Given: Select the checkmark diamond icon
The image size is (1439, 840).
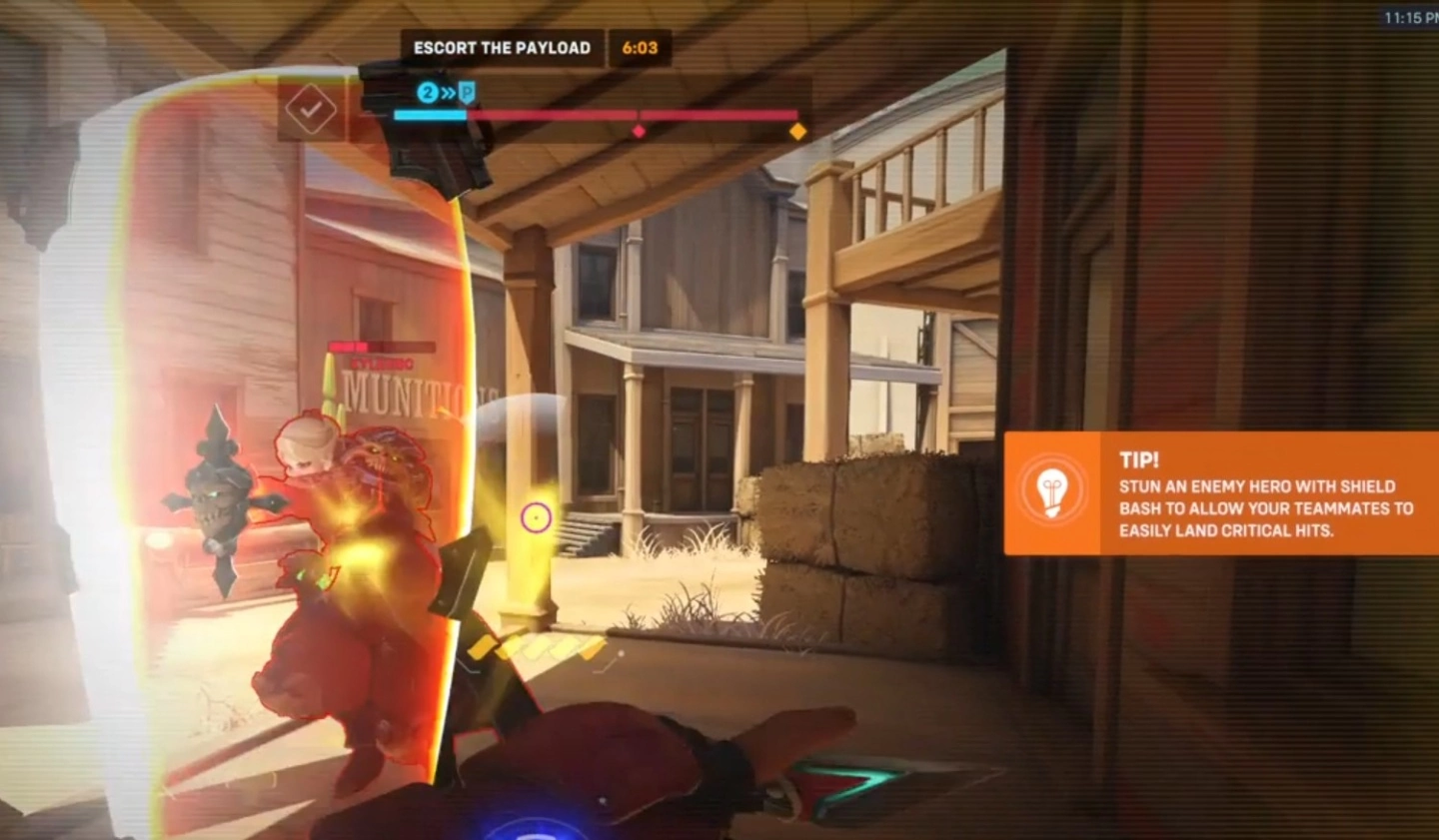Looking at the screenshot, I should point(311,109).
